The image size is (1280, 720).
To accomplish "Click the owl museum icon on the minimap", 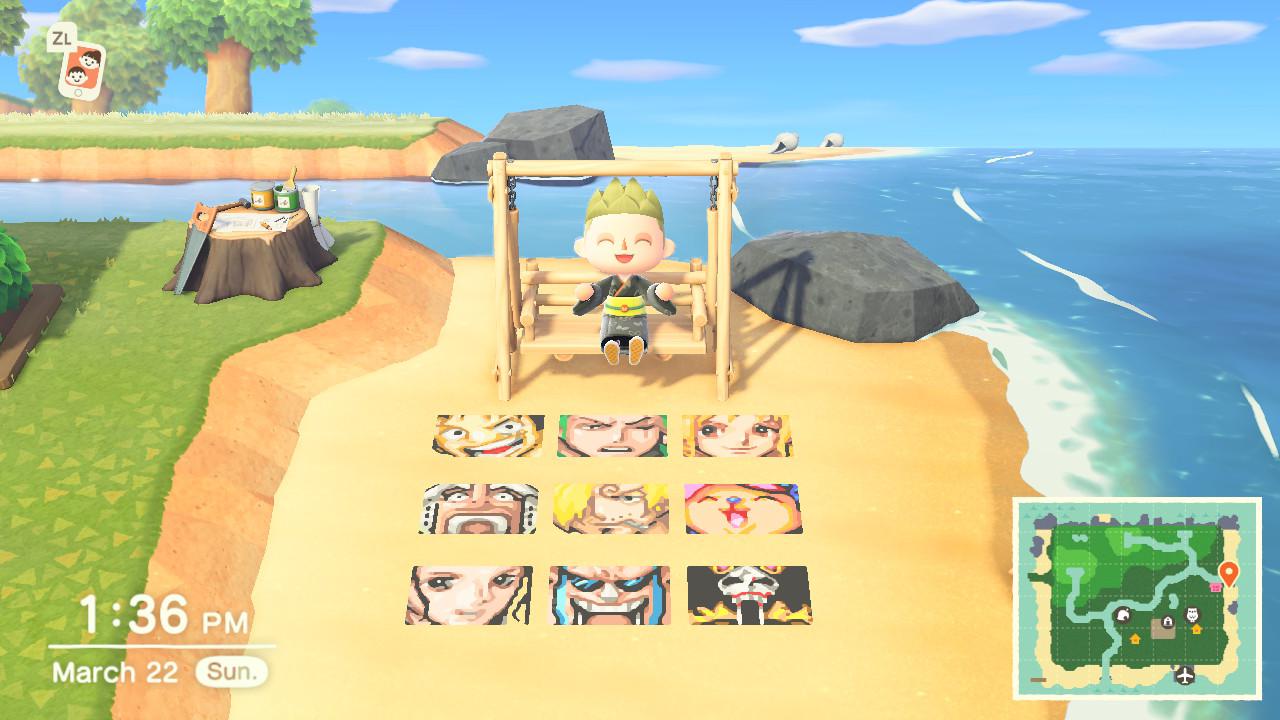I will pyautogui.click(x=1194, y=614).
